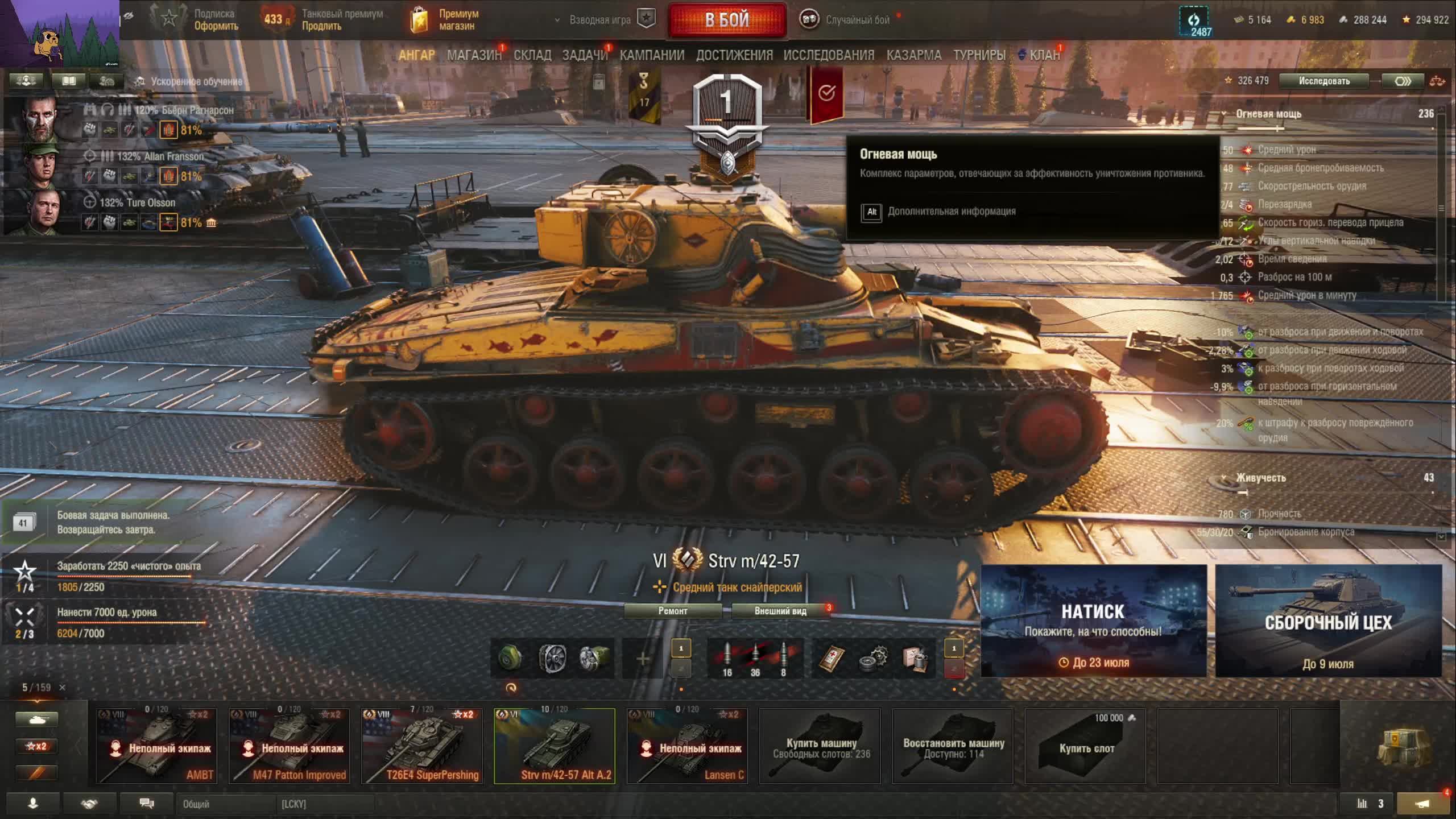Screen dimensions: 1456x819
Task: Choose the AMBT tank in carousel
Action: pos(156,746)
